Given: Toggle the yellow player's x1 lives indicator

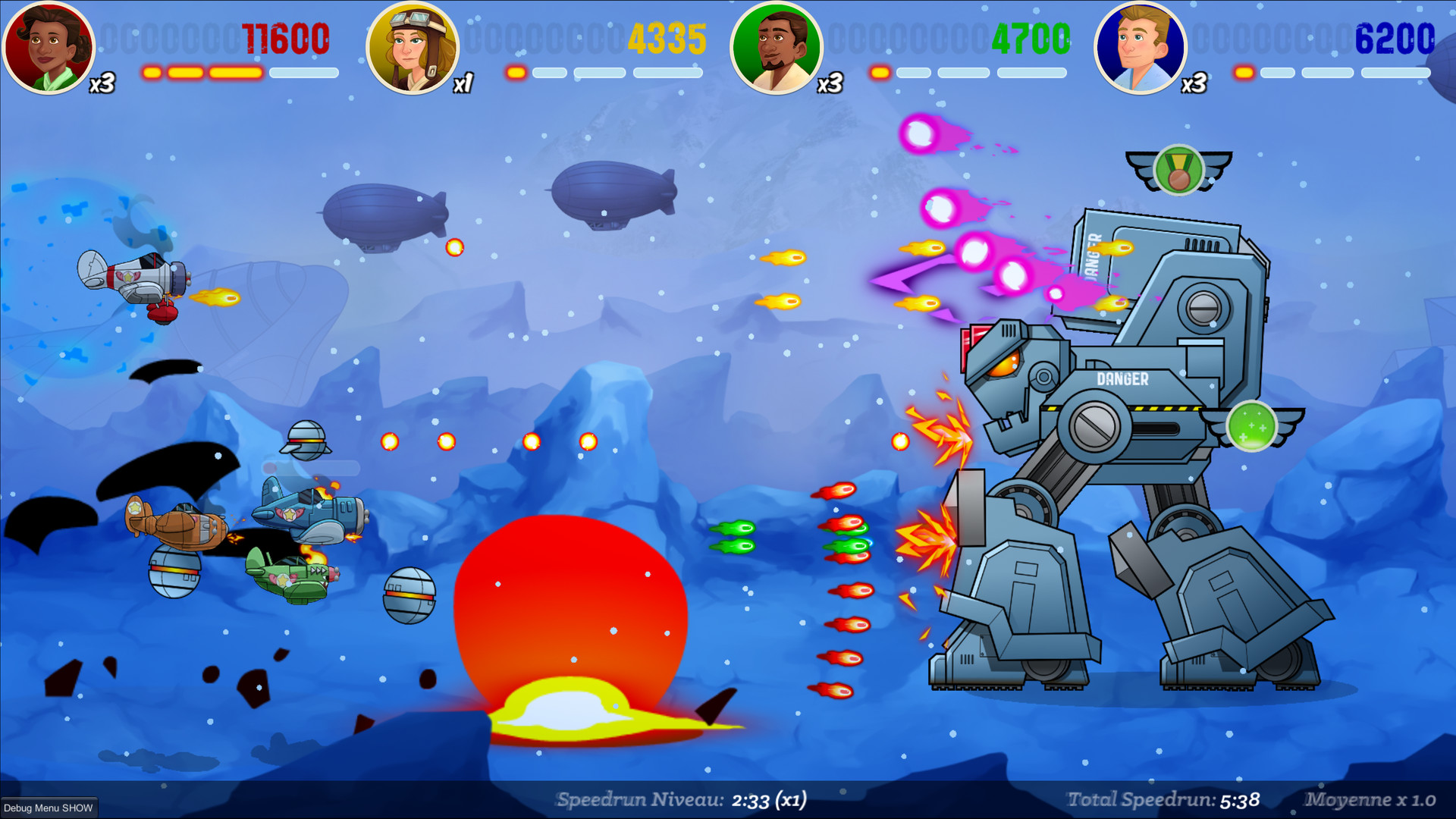Looking at the screenshot, I should click(x=463, y=83).
